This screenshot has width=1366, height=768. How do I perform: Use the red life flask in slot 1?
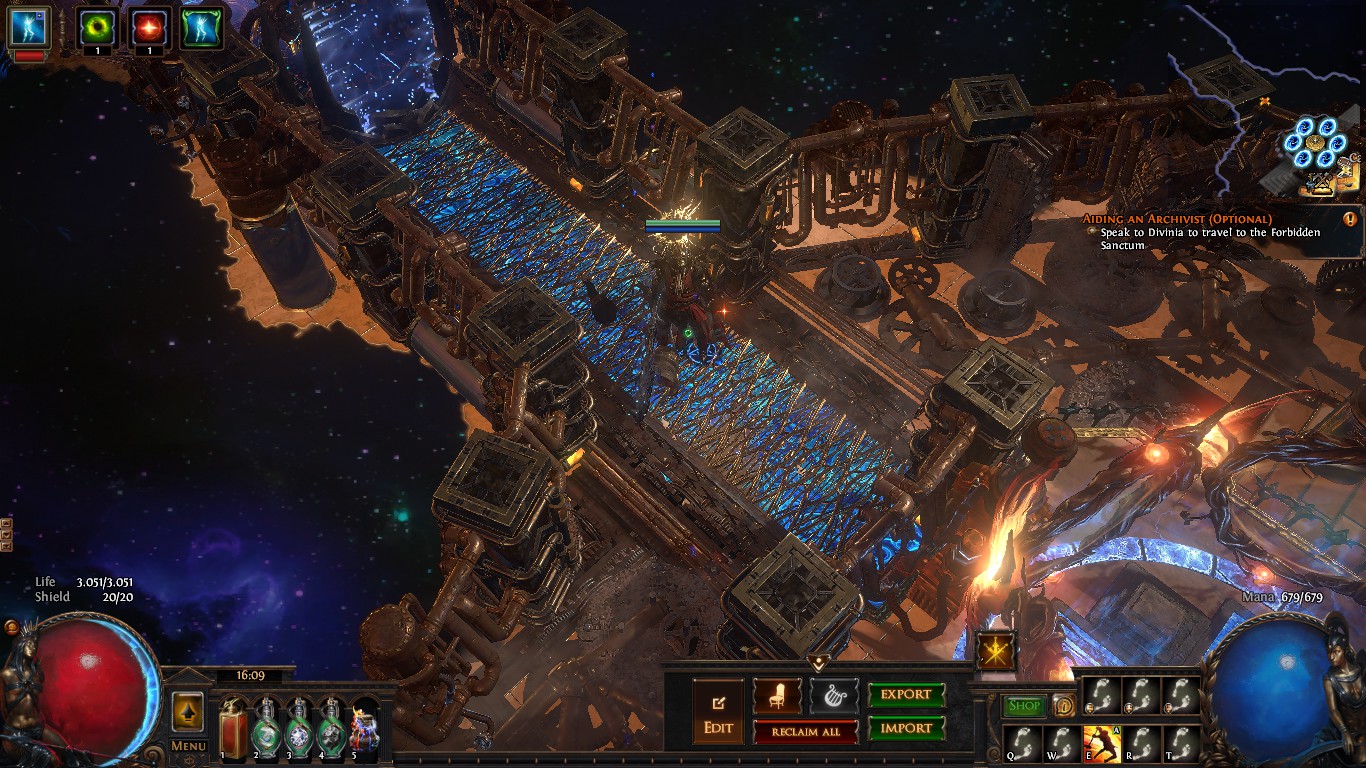pos(234,730)
